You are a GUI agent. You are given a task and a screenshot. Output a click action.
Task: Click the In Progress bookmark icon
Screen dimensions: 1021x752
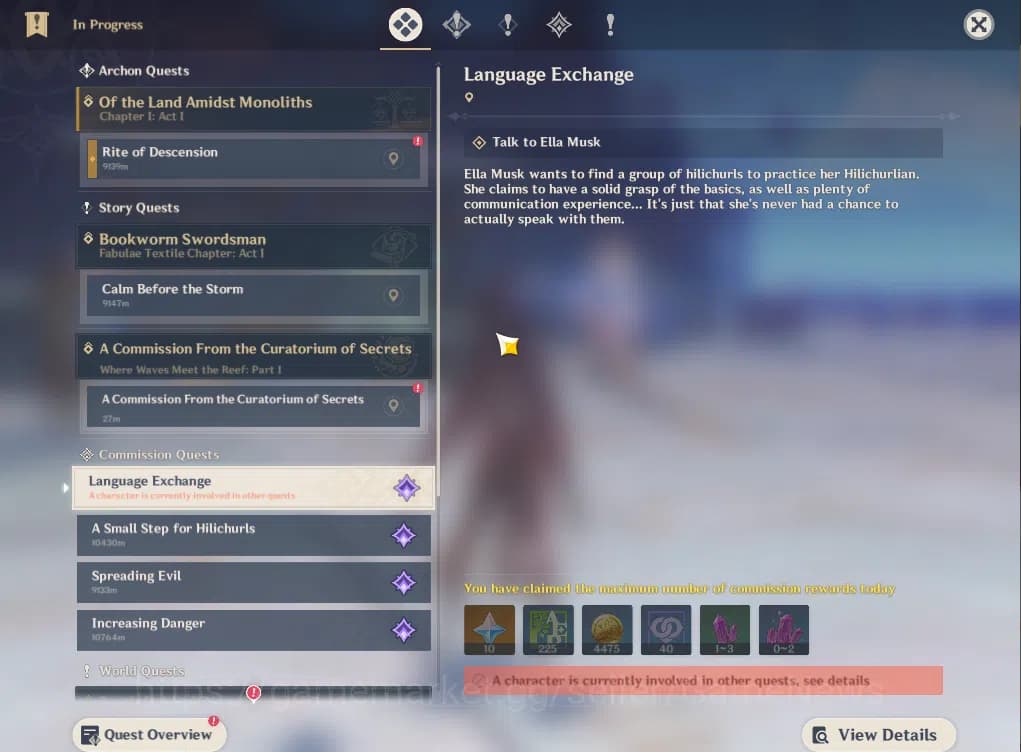click(37, 24)
